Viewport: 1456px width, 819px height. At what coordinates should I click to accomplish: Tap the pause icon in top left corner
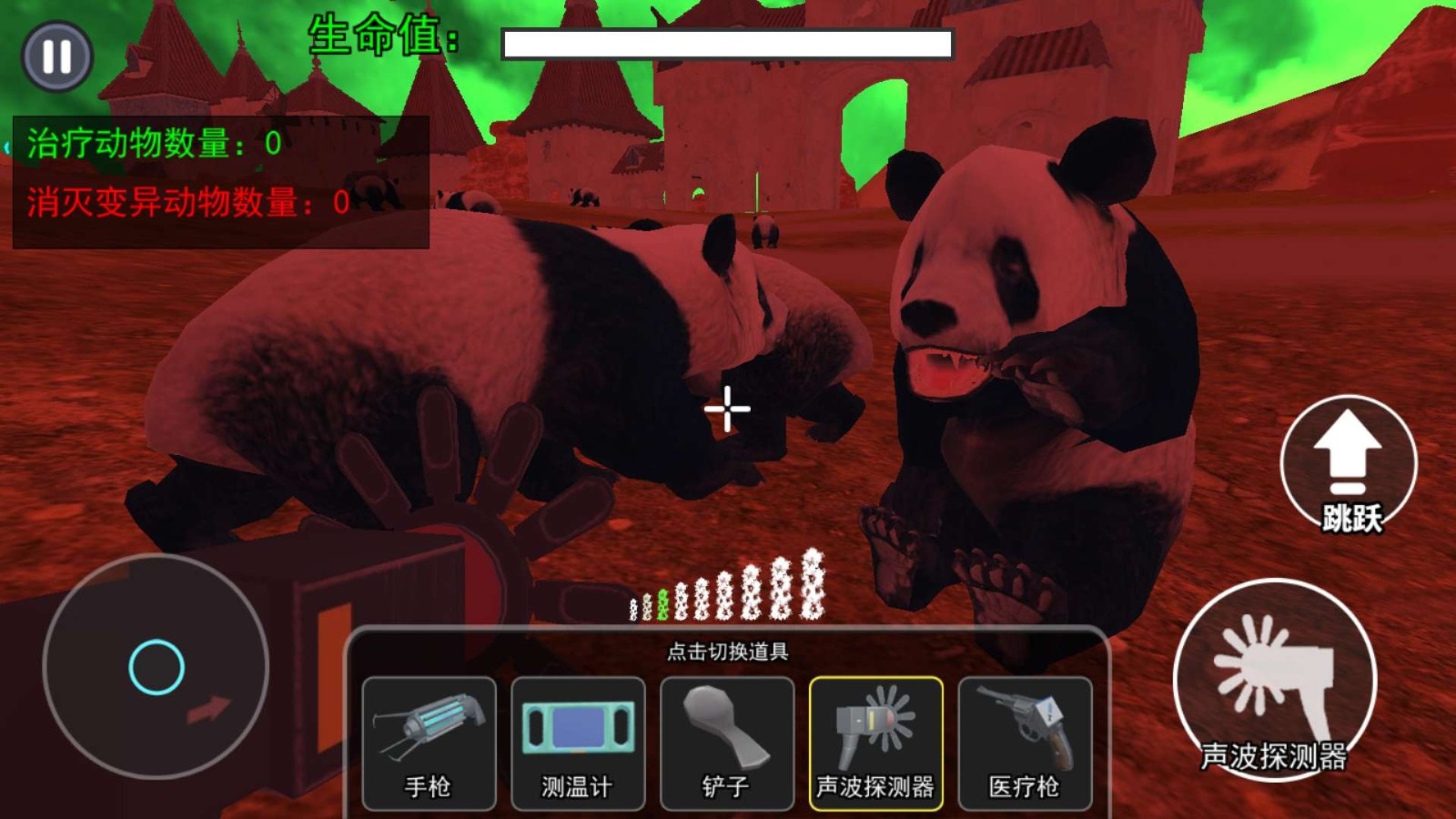click(x=55, y=57)
